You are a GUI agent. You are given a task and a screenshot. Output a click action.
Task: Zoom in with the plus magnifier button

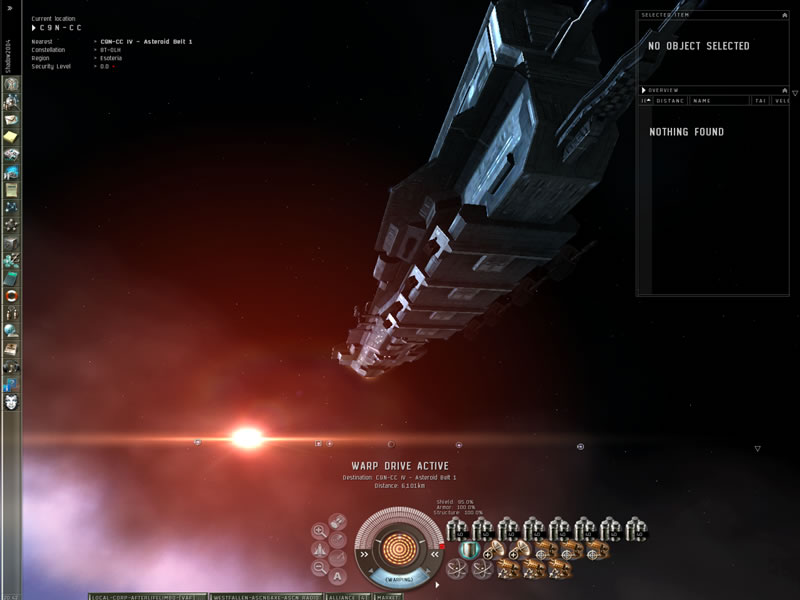(x=319, y=531)
